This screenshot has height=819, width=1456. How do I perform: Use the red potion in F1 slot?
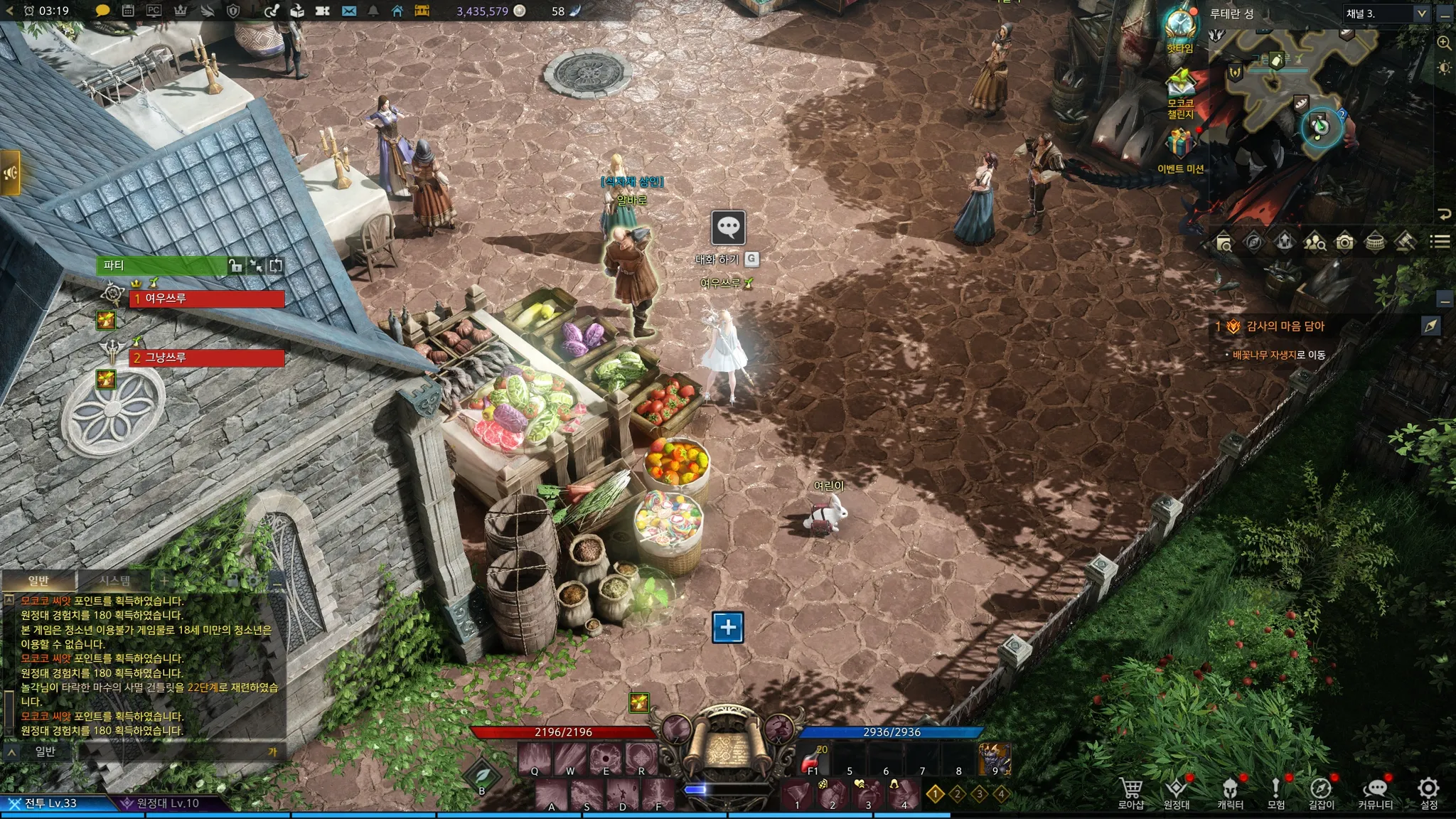(x=812, y=760)
